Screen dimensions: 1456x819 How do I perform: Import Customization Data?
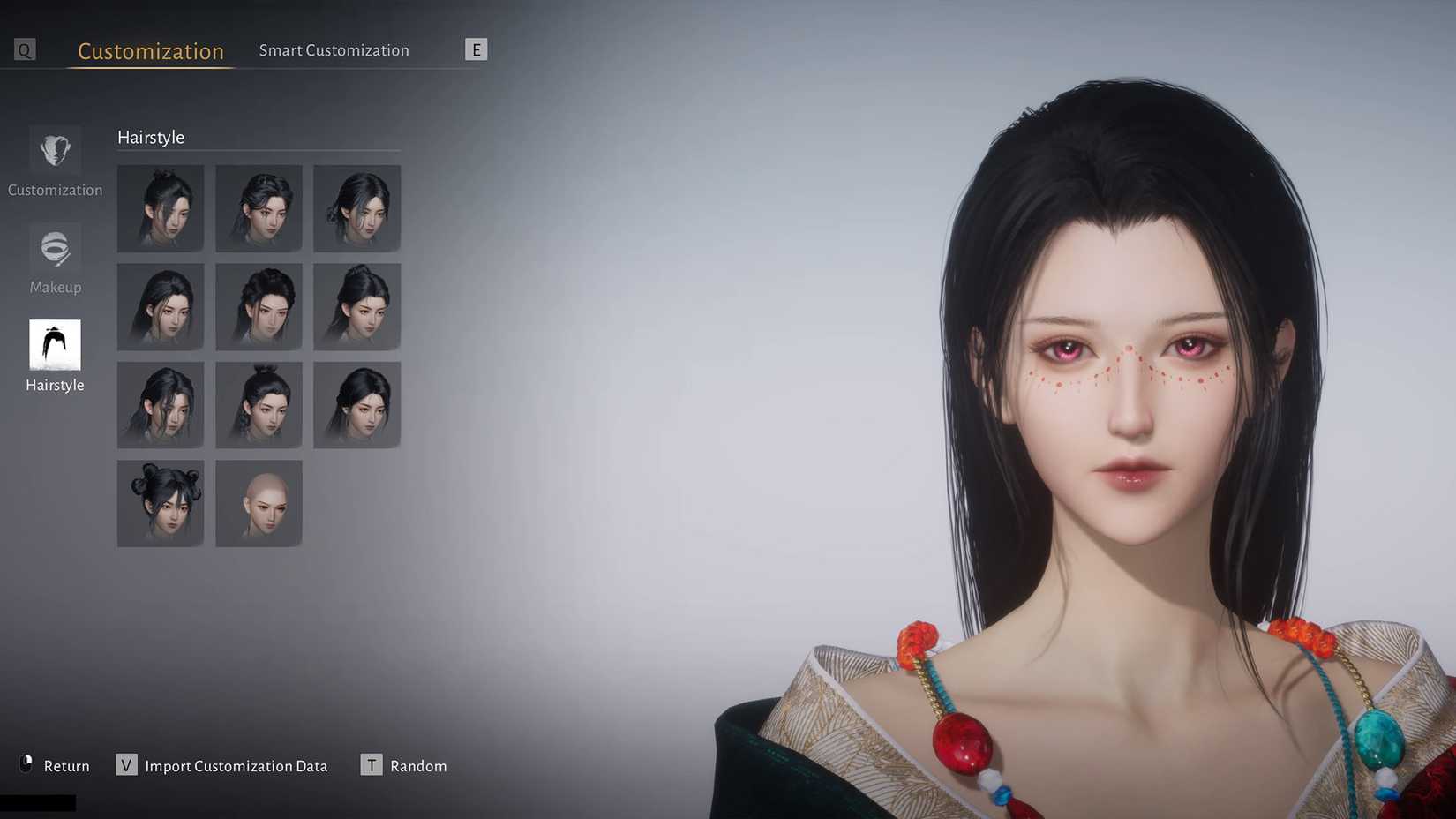(222, 765)
